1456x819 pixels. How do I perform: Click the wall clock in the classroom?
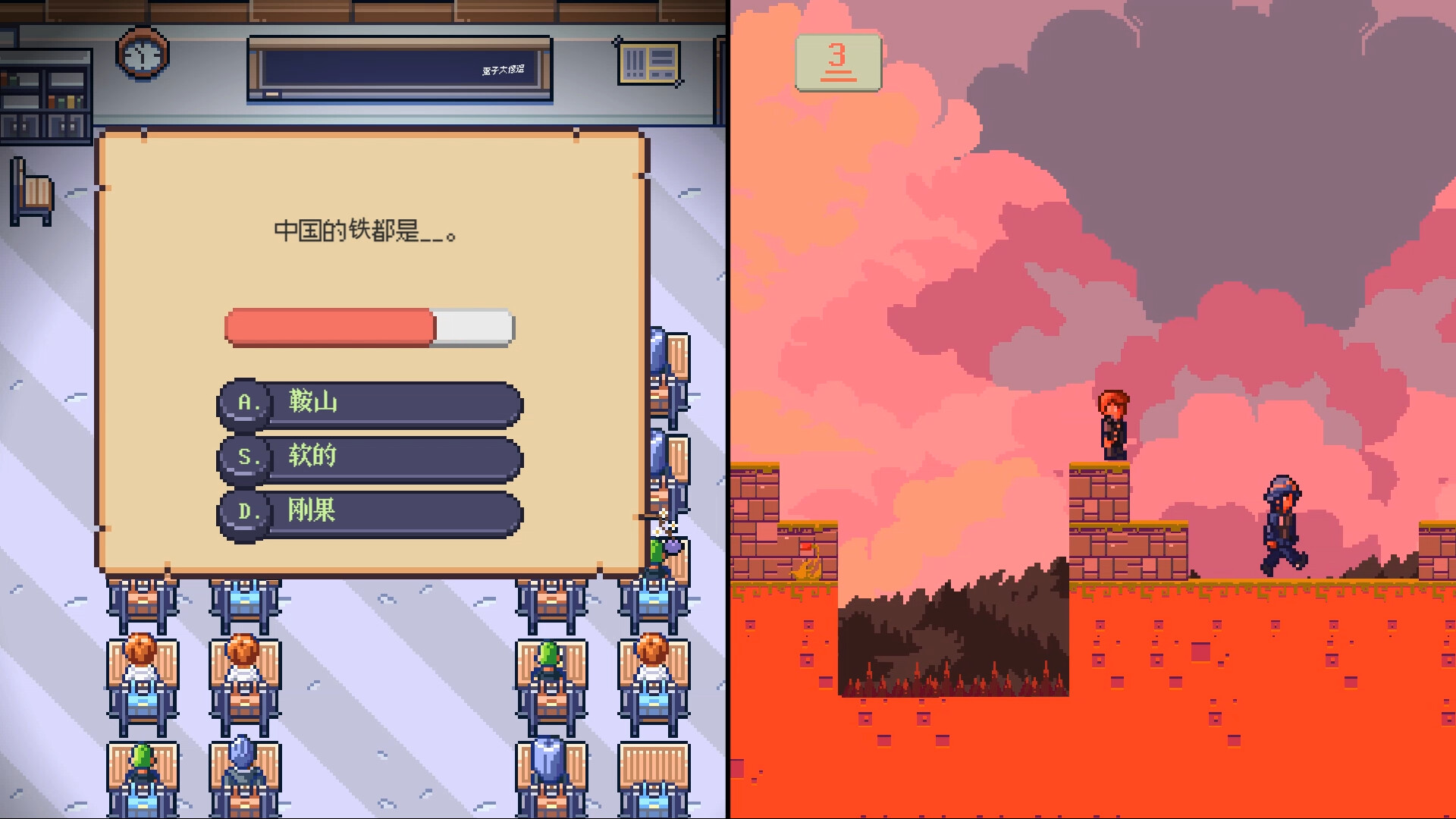pyautogui.click(x=141, y=55)
